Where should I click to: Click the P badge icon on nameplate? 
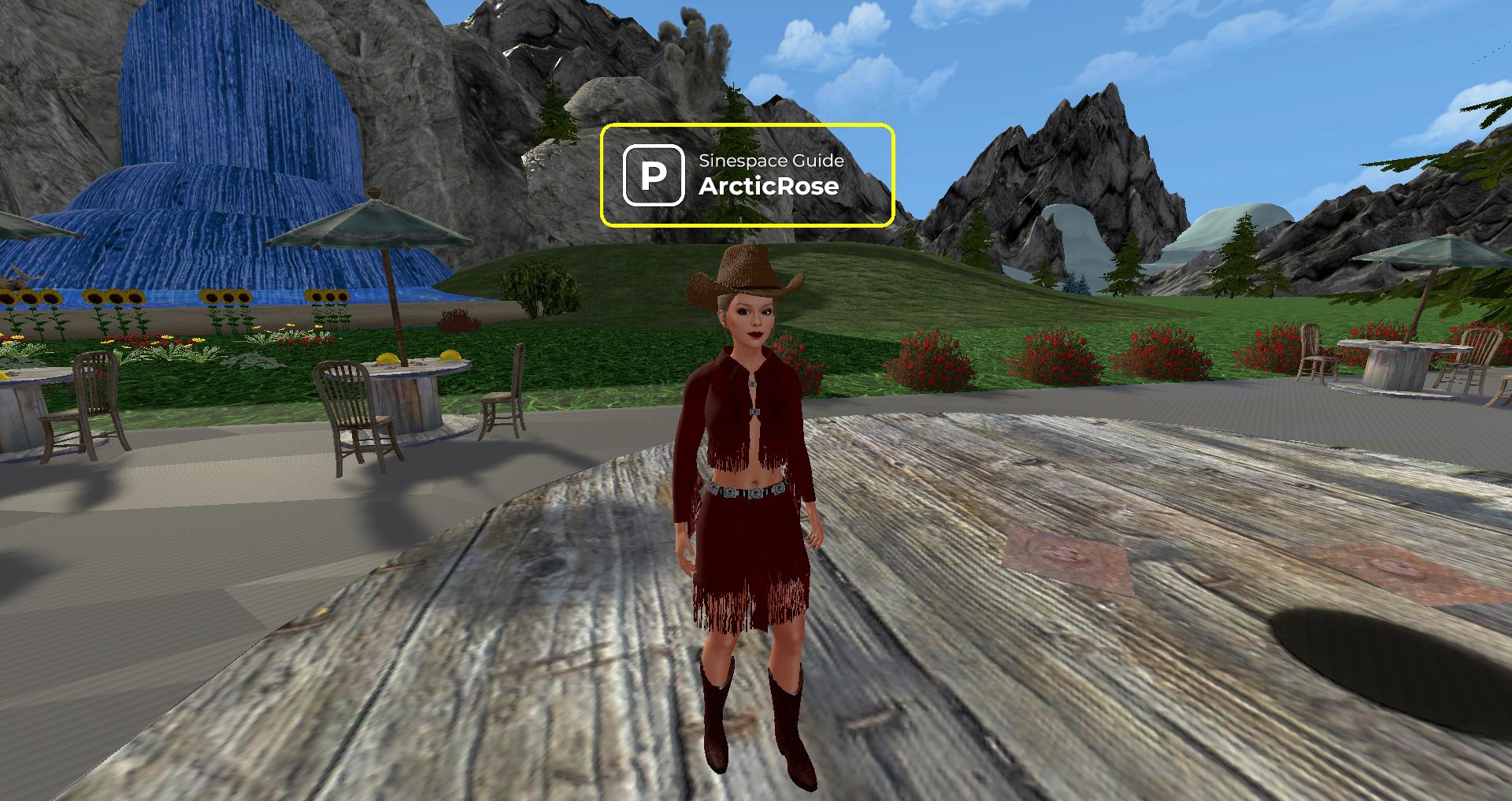coord(654,175)
